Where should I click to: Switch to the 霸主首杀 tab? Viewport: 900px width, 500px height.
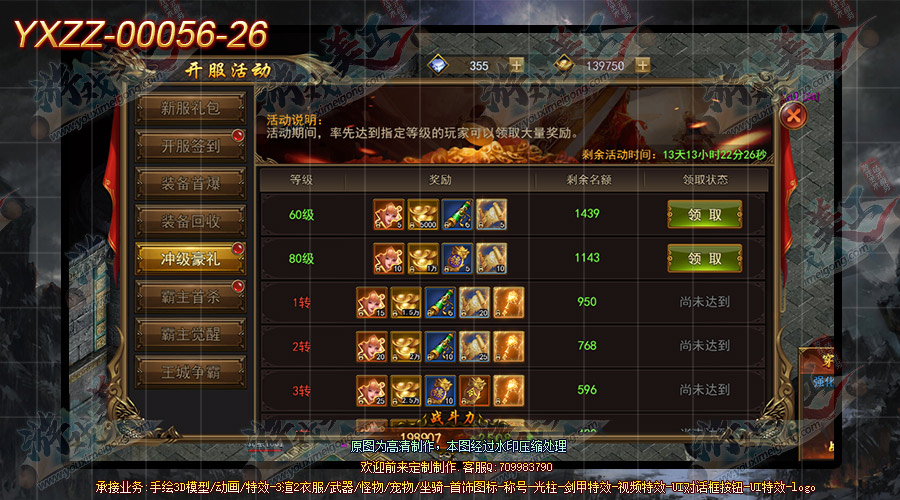tap(190, 295)
